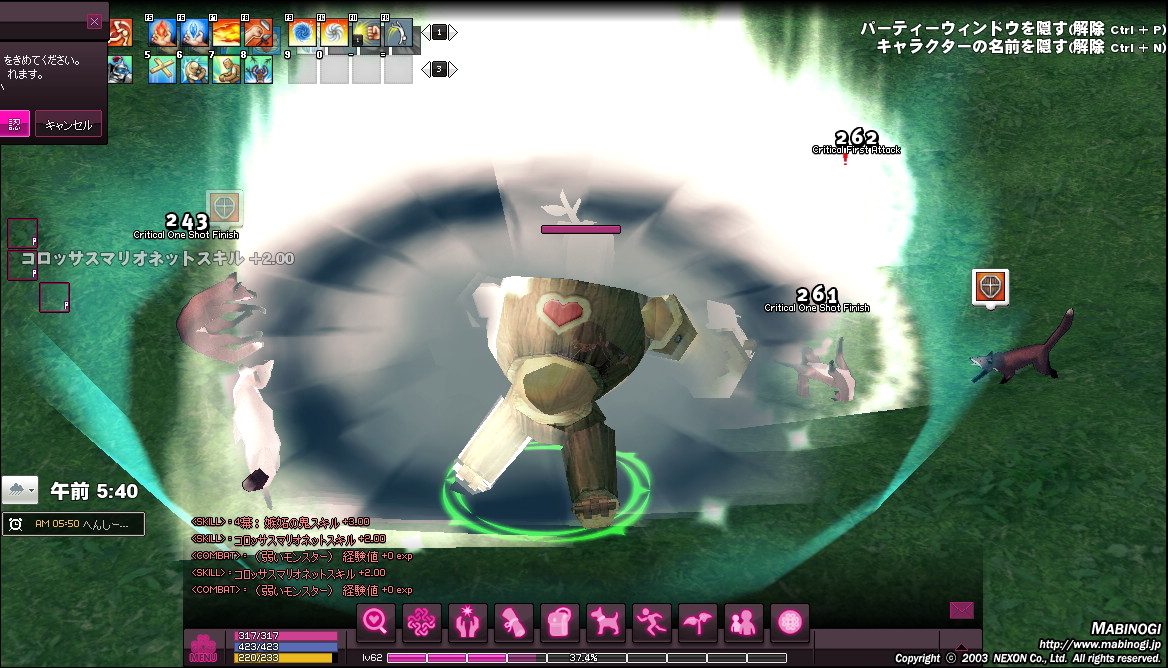Open the weather dropdown with rain cloud
The width and height of the screenshot is (1168, 668).
(x=20, y=490)
